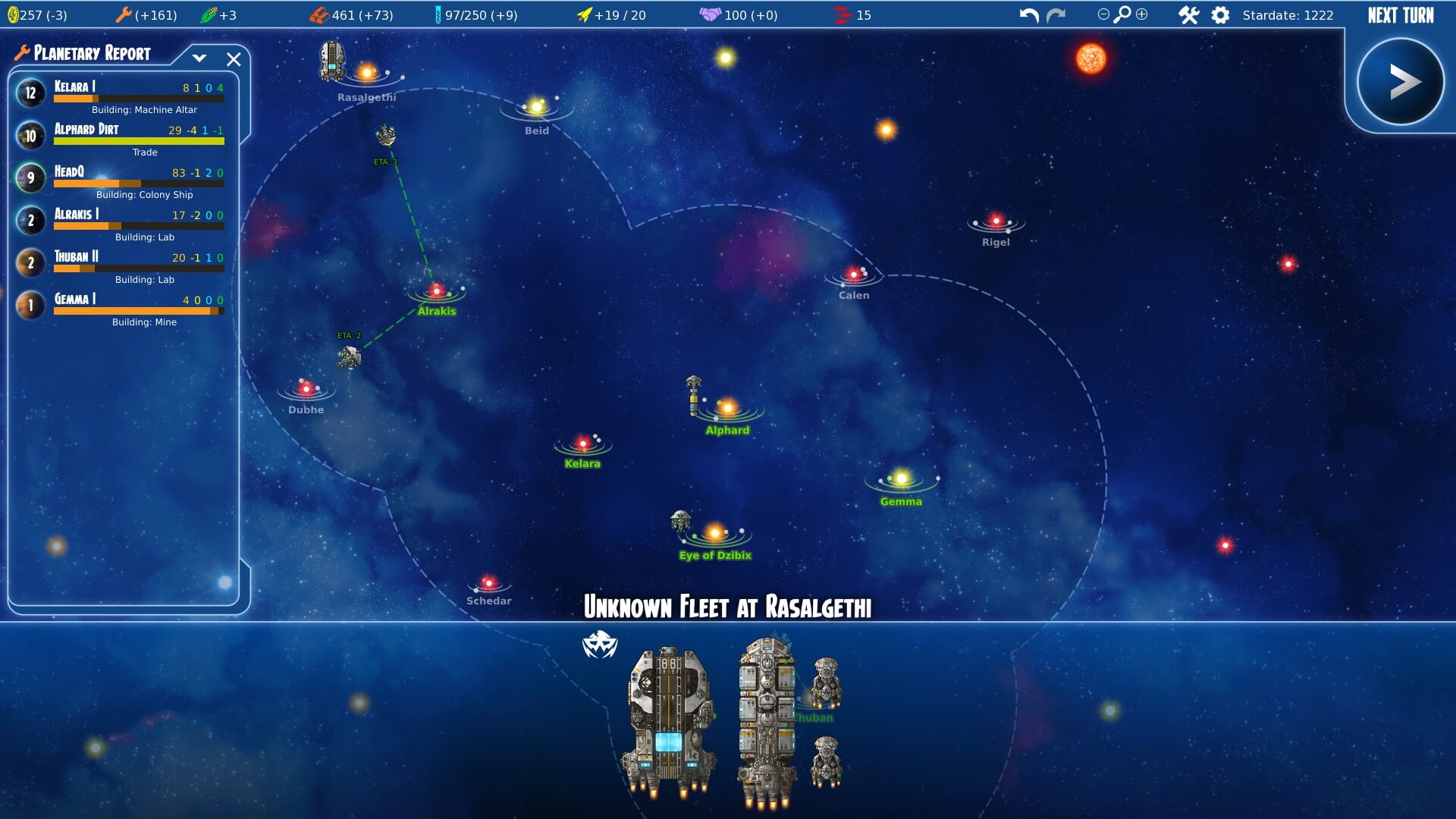Zoom in the galaxy map
The width and height of the screenshot is (1456, 819).
click(1142, 14)
